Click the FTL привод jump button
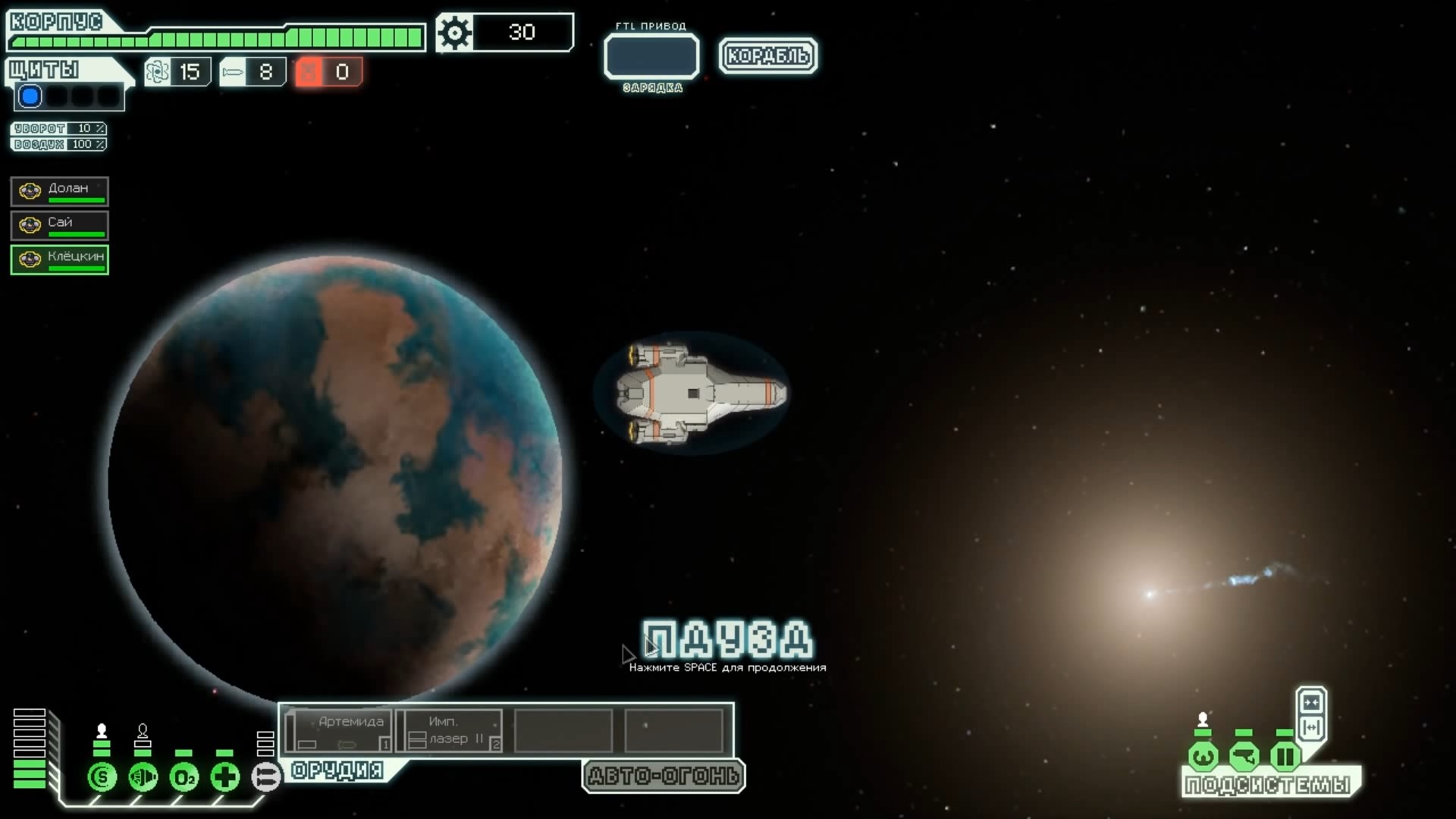1456x819 pixels. [x=651, y=56]
